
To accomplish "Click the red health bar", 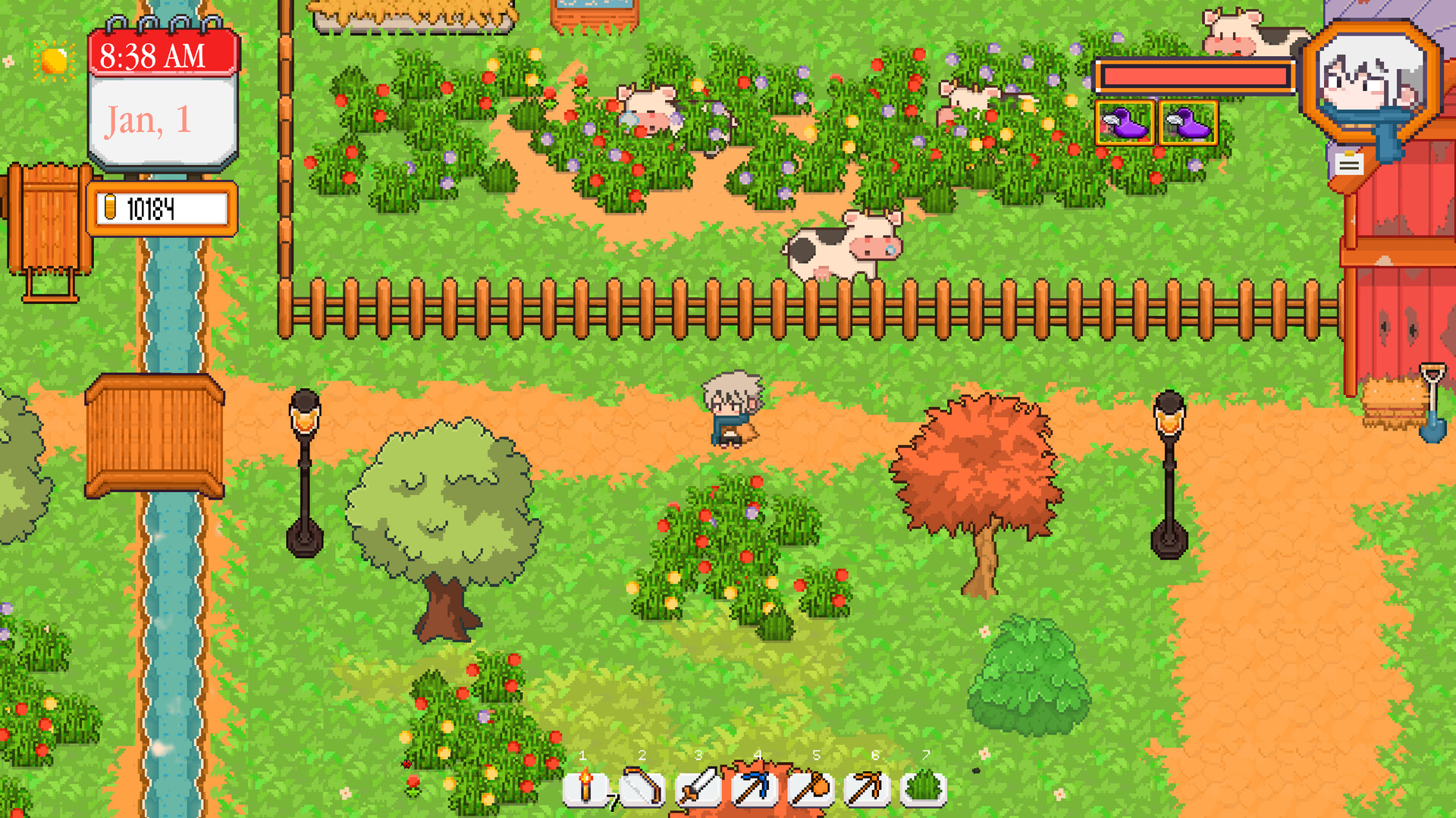I will point(1197,76).
